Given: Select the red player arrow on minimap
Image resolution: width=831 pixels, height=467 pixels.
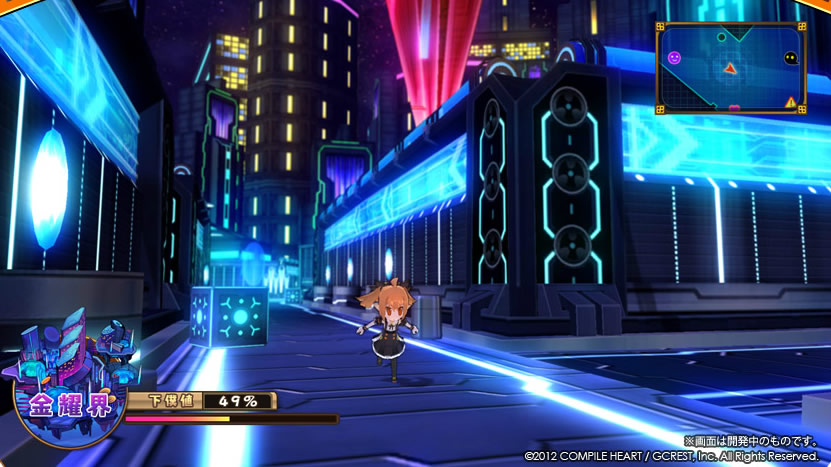Looking at the screenshot, I should pos(730,68).
